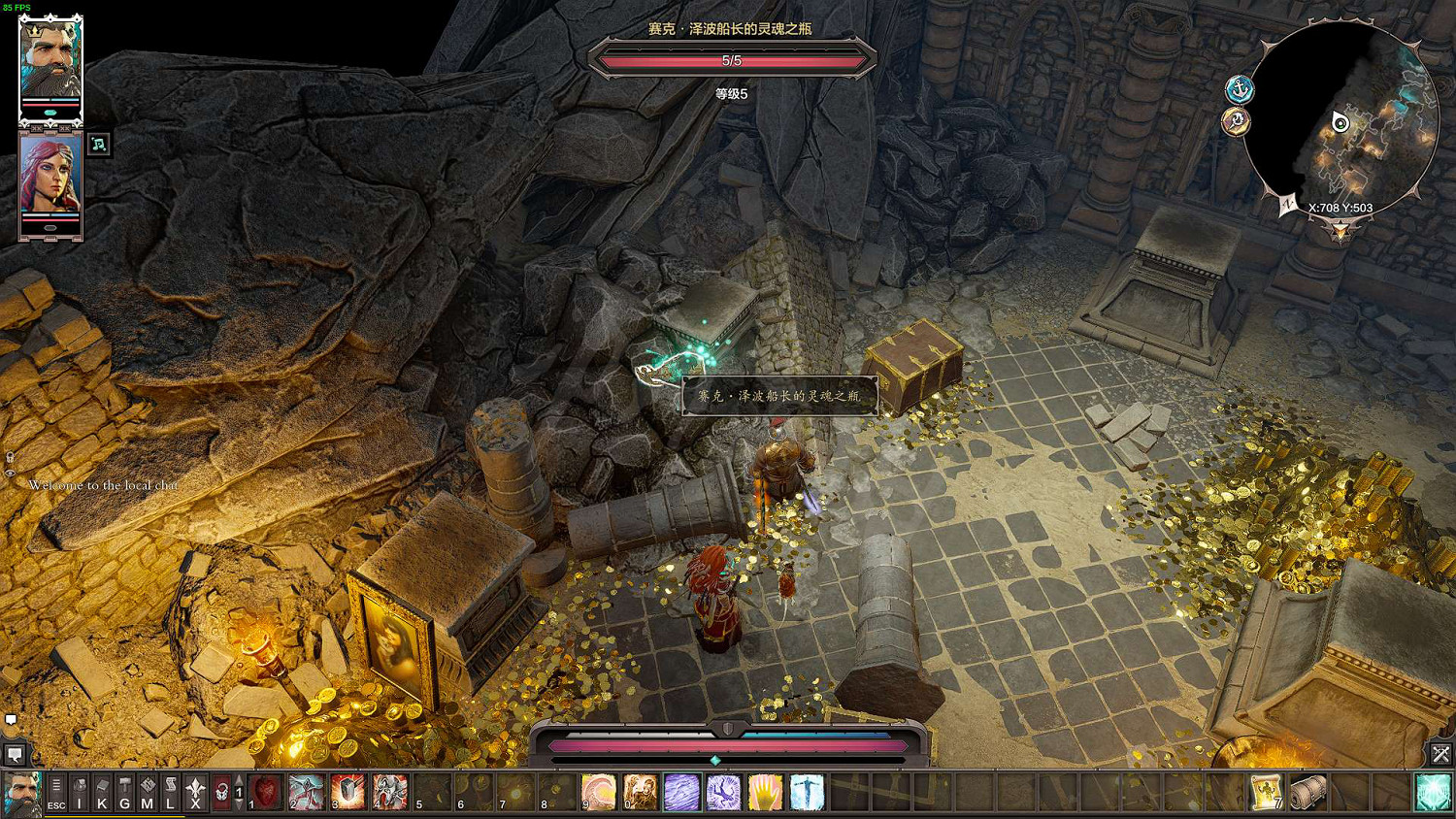
Task: Open the ESC game menu button
Action: coord(56,792)
